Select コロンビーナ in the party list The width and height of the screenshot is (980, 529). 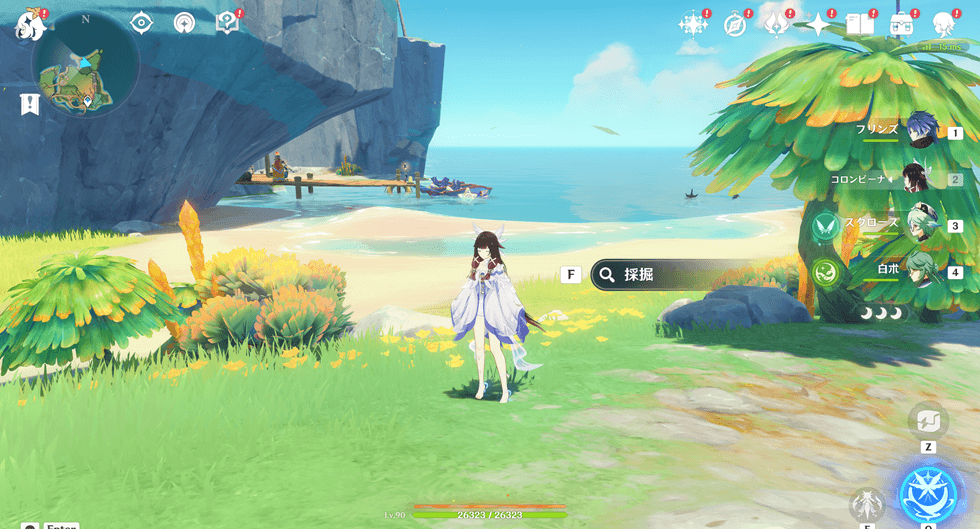coord(917,179)
